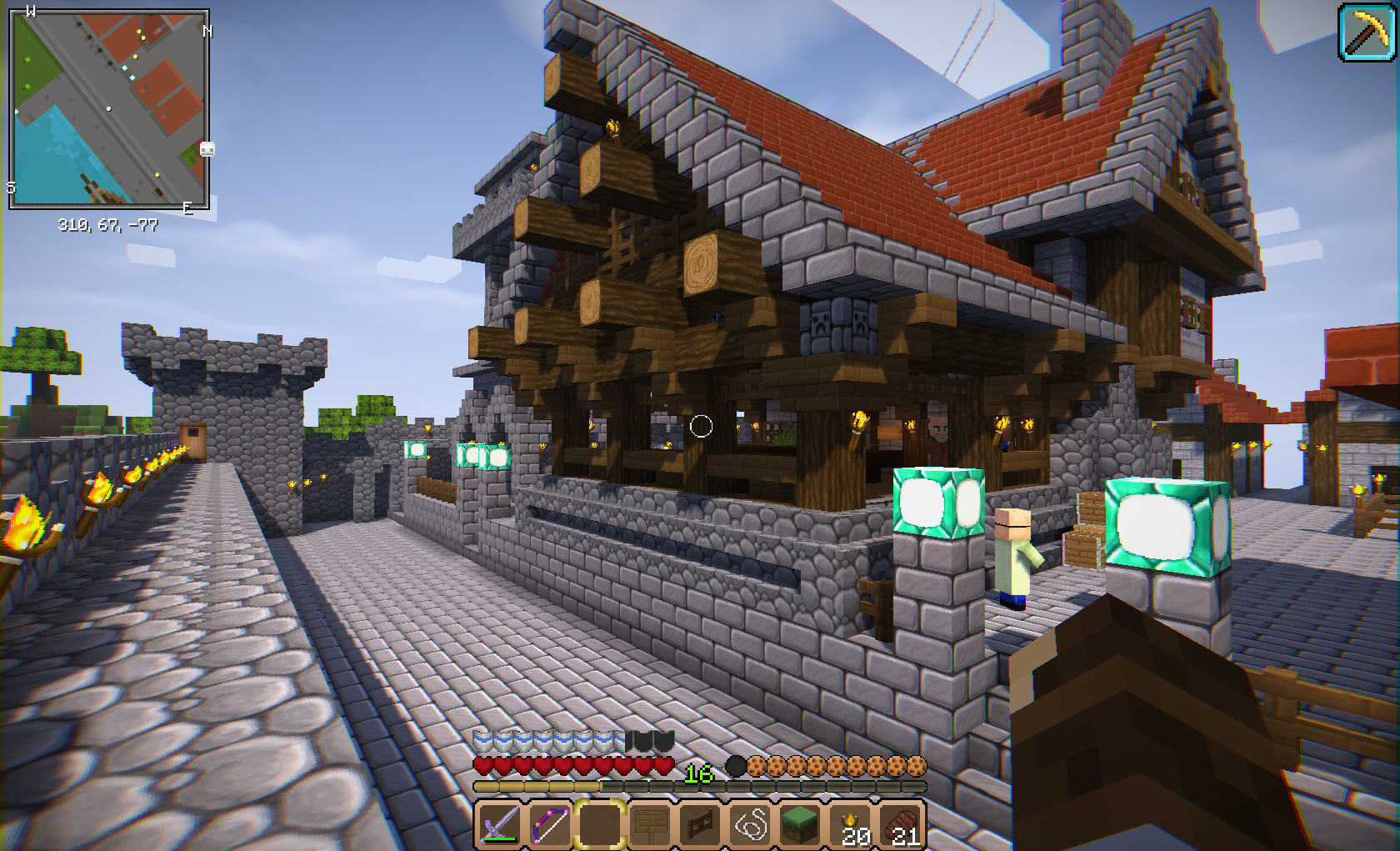This screenshot has height=851, width=1400.
Task: Choose the torch stack of 20
Action: [x=852, y=825]
